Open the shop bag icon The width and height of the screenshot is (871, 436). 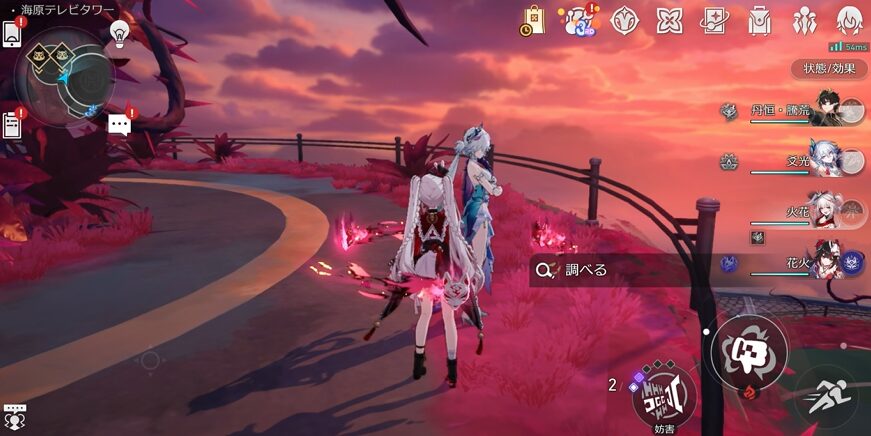point(533,19)
